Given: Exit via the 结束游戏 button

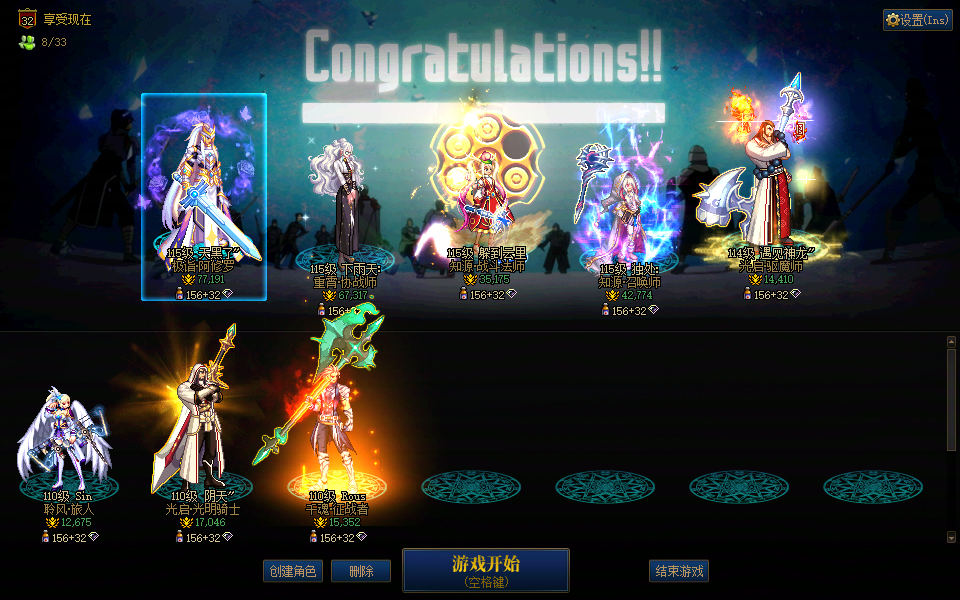Looking at the screenshot, I should tap(679, 571).
